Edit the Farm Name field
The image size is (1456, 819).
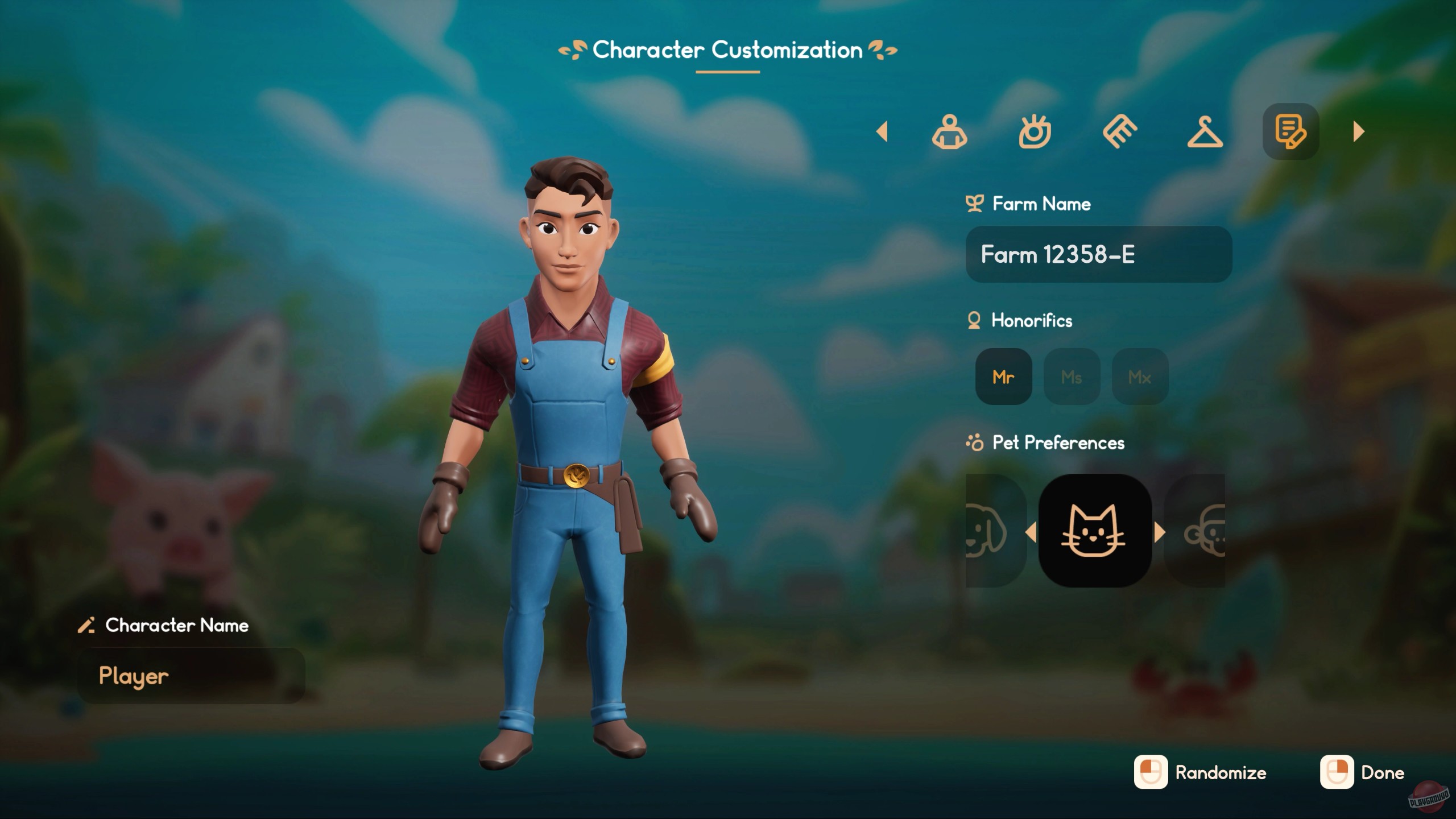coord(1098,254)
